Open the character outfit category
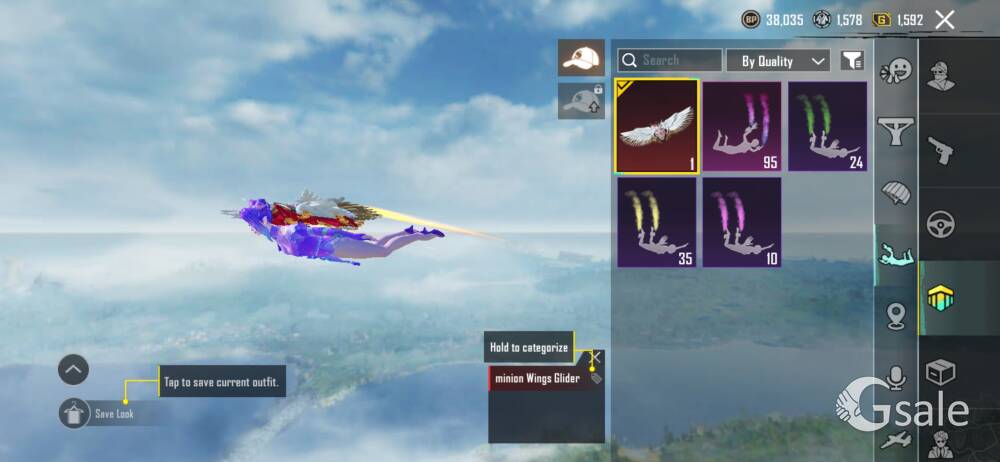This screenshot has height=462, width=1000. 940,77
